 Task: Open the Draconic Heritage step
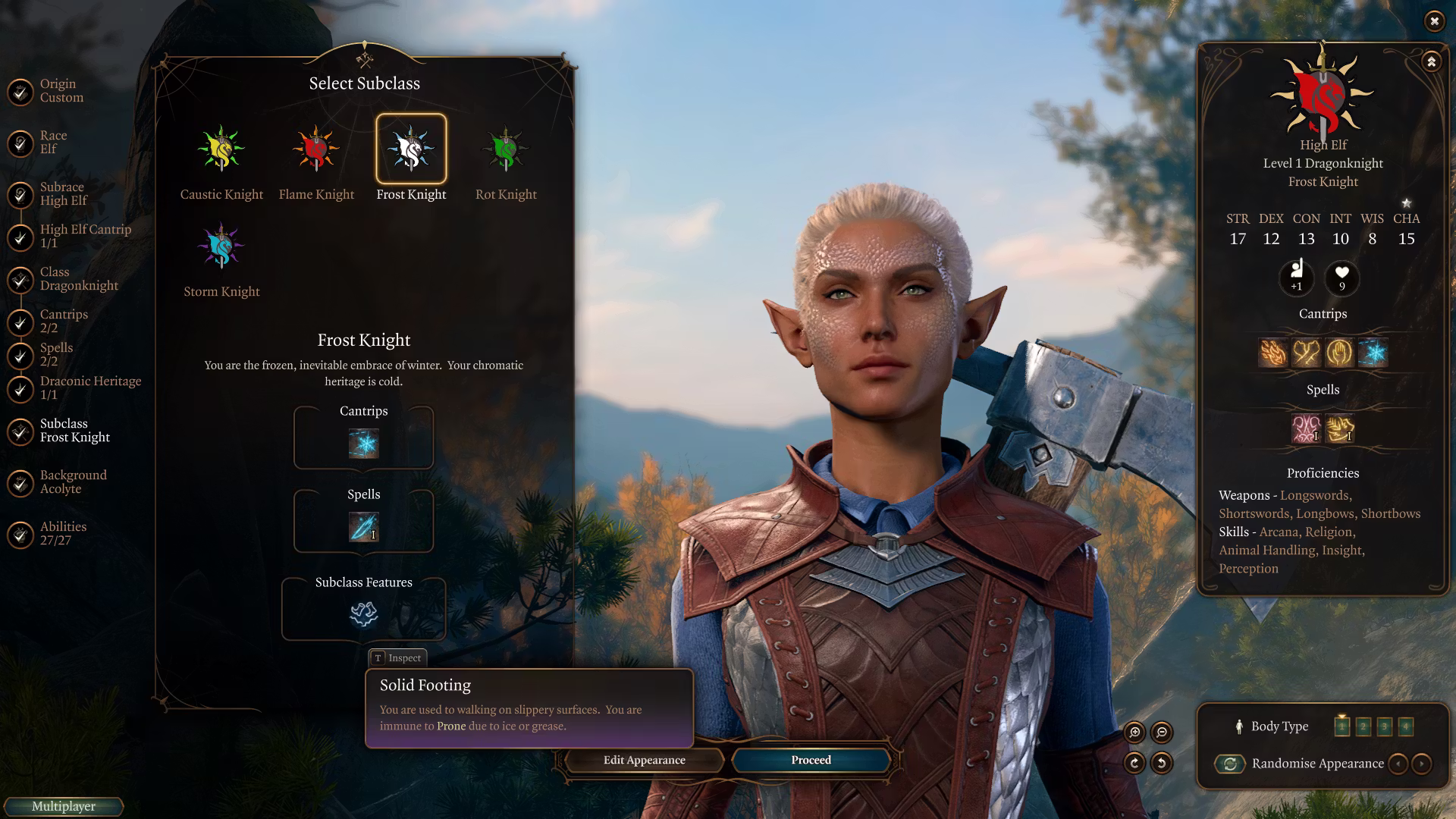90,388
